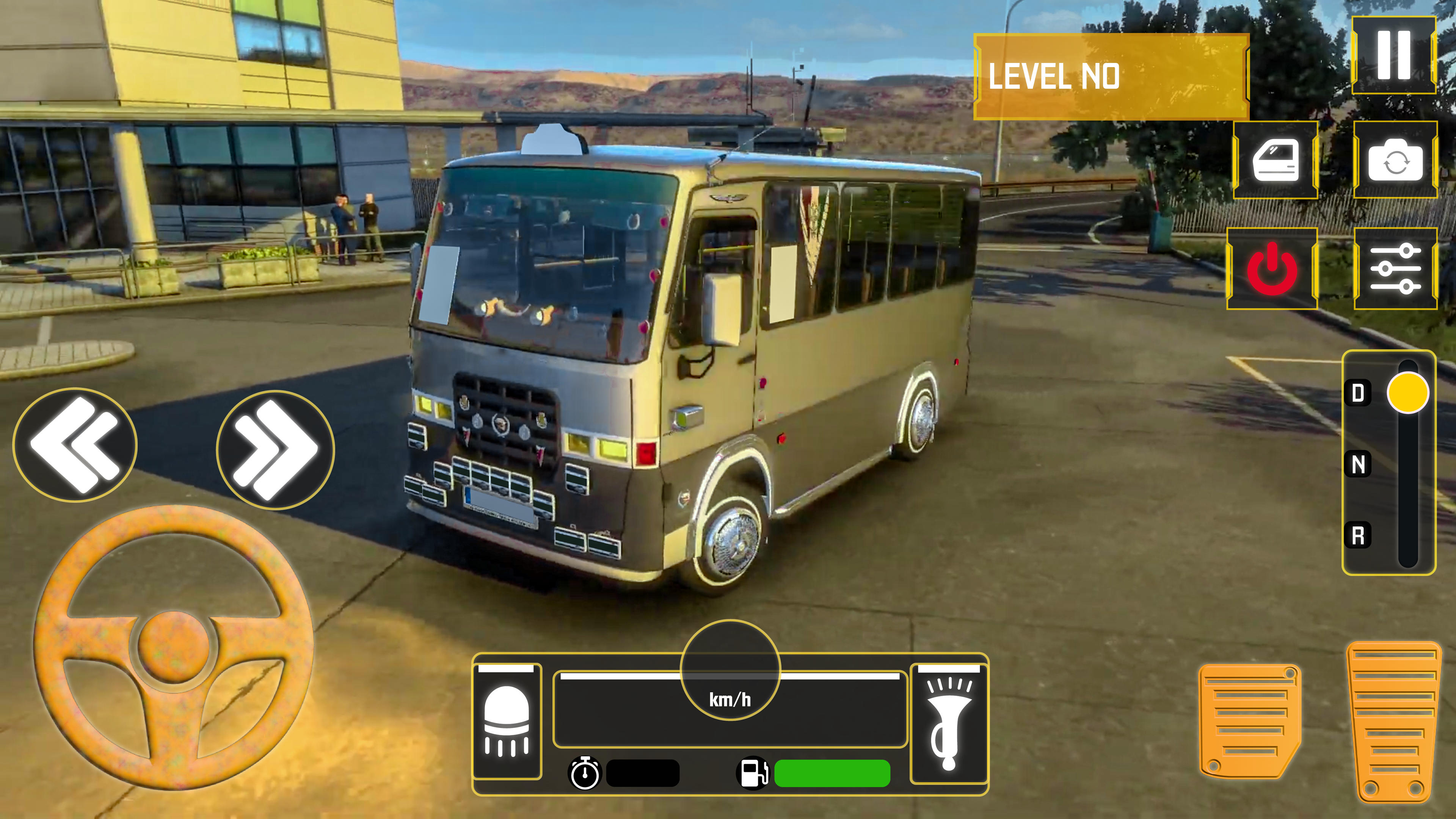Activate the left turn indicator arrow
Screen dimensions: 1456x819
(75, 445)
